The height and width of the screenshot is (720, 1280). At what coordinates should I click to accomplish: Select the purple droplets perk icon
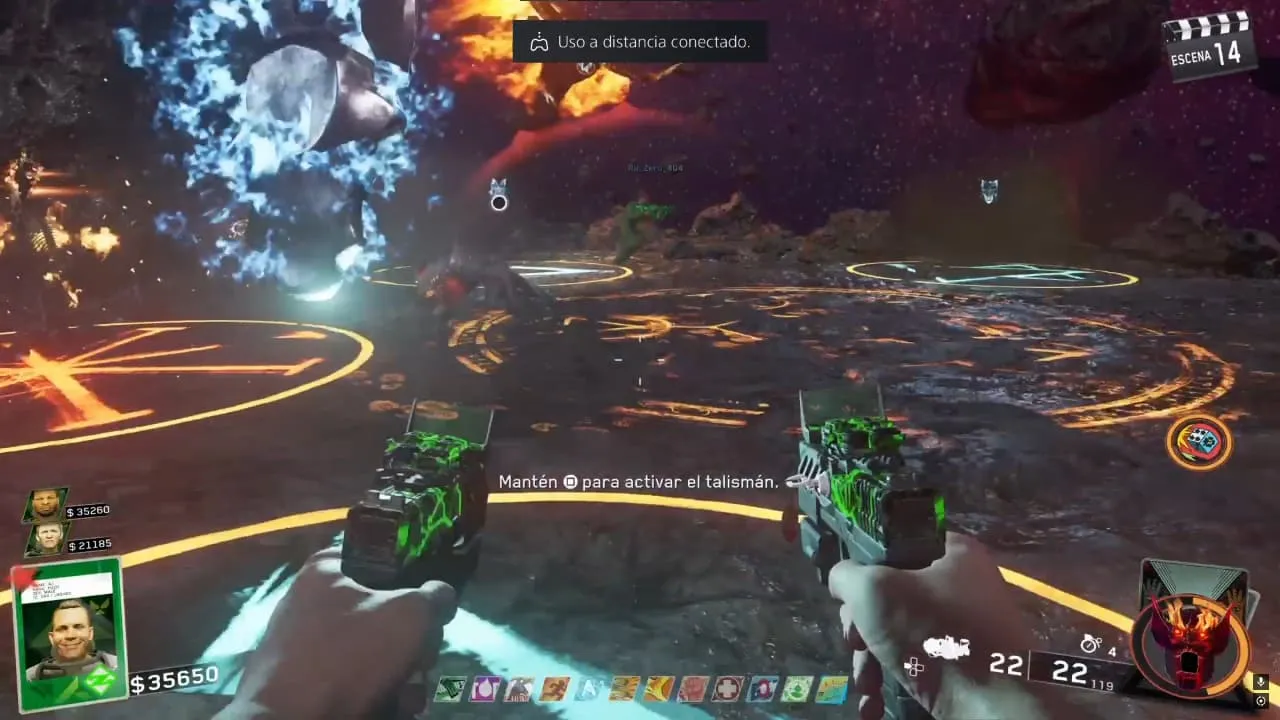pyautogui.click(x=483, y=689)
